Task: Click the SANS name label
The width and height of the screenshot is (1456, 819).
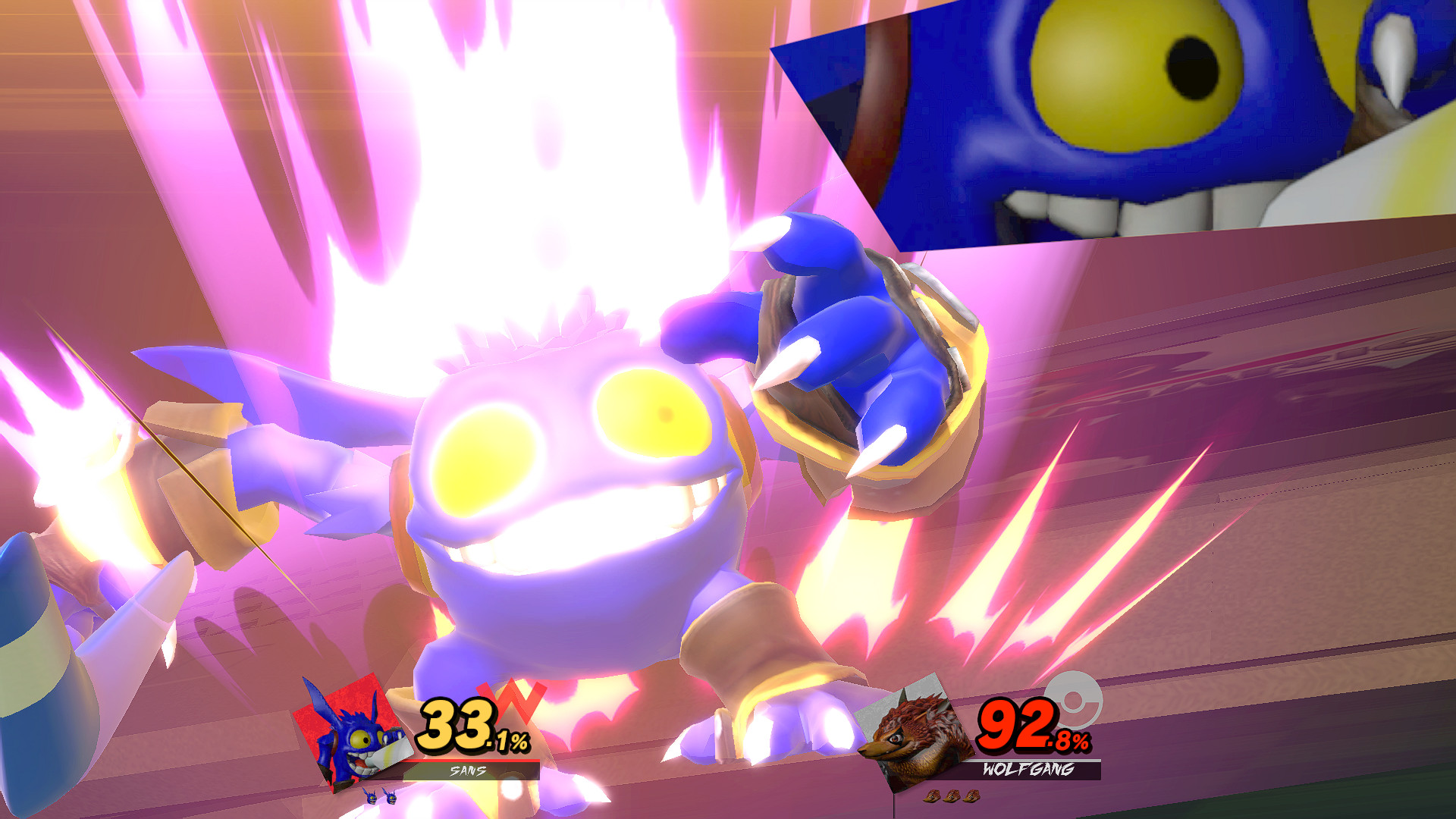Action: tap(467, 770)
